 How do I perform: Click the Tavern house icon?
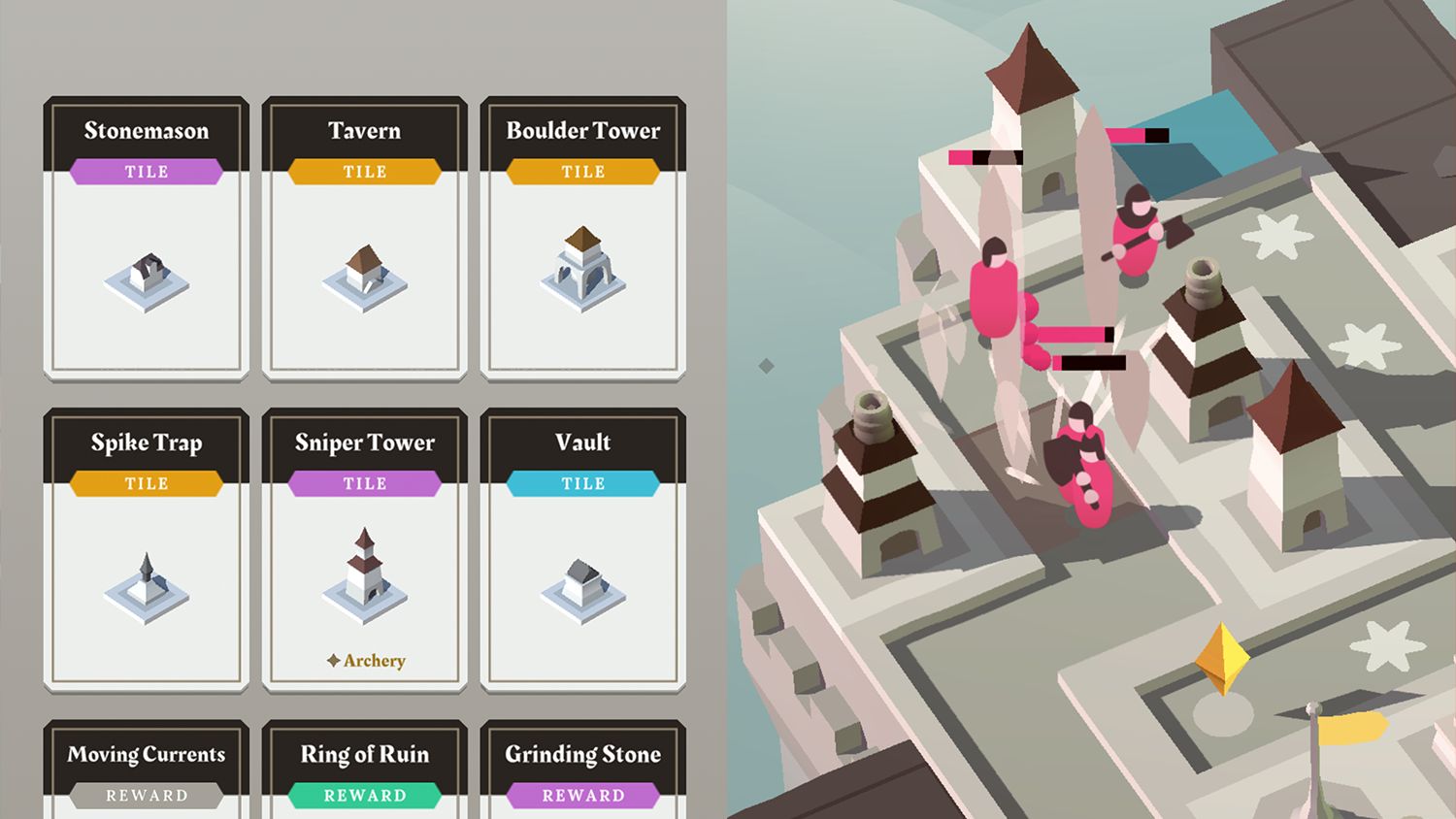point(363,278)
